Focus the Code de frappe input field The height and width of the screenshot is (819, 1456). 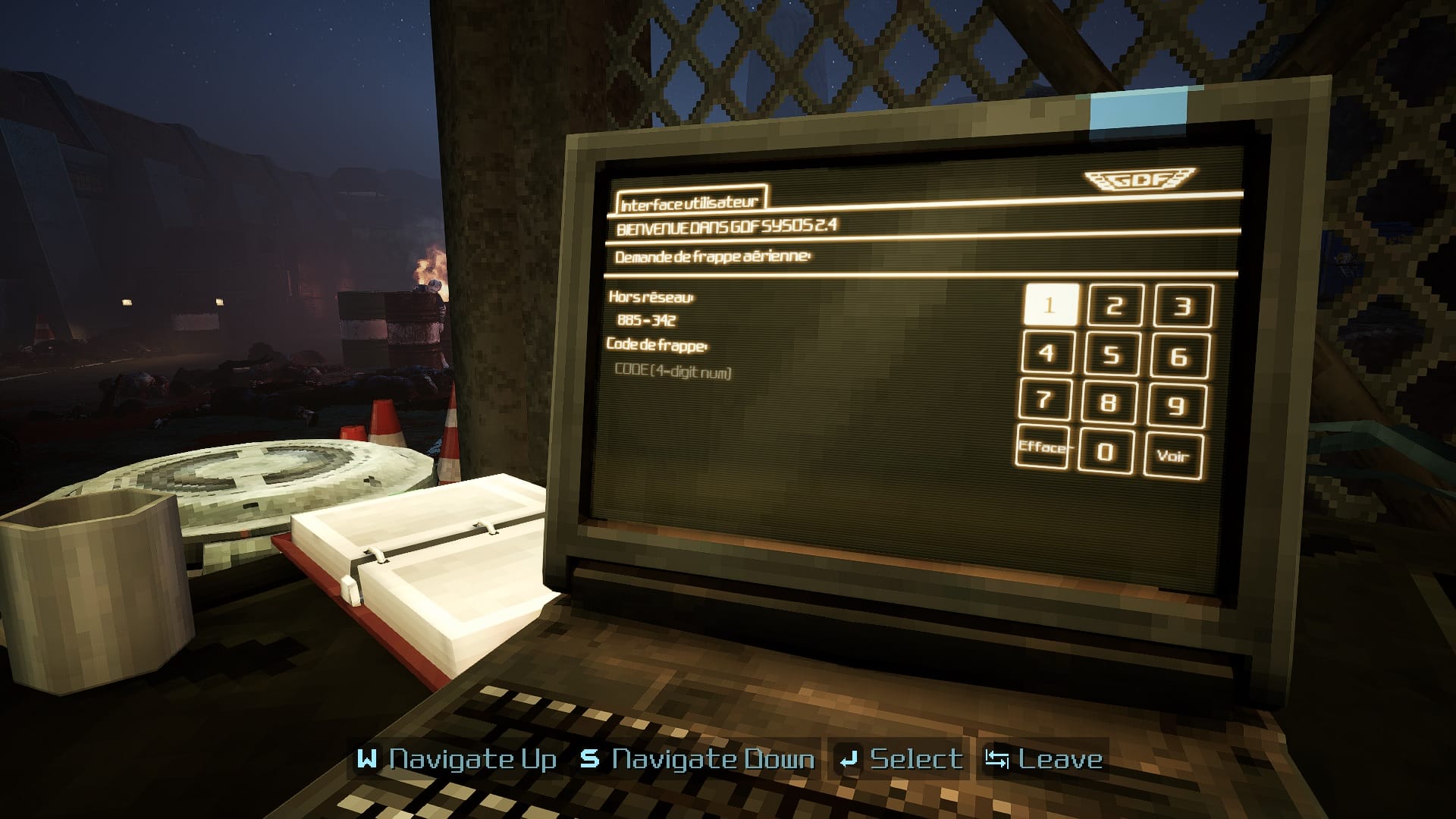[673, 371]
